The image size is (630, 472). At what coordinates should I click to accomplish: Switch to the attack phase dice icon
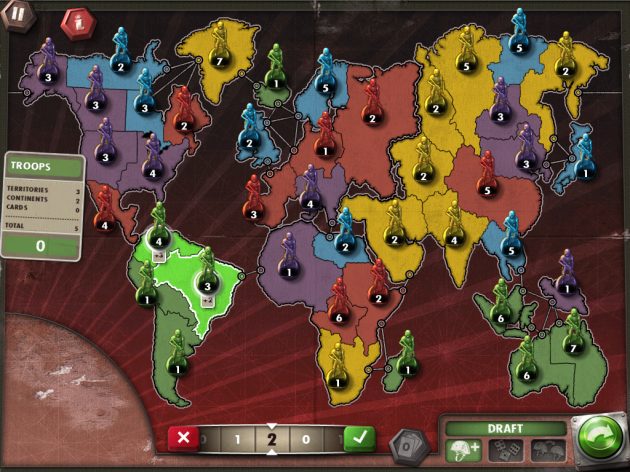tap(505, 450)
